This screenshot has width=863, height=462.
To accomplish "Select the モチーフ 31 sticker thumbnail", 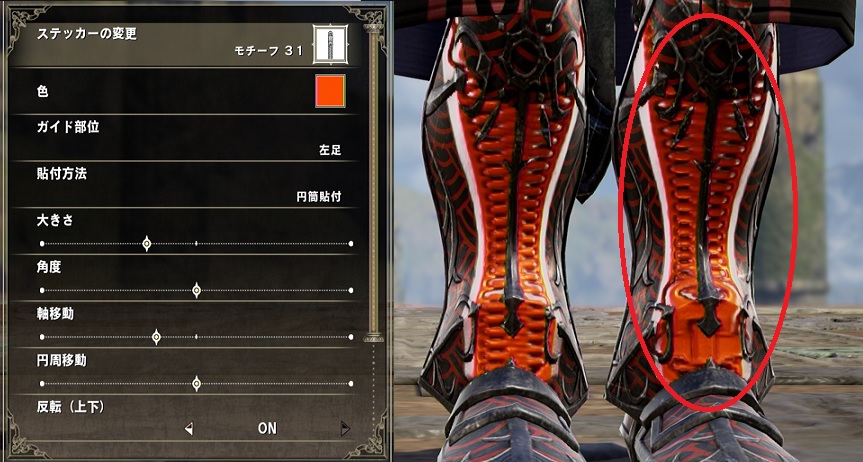I will point(329,42).
